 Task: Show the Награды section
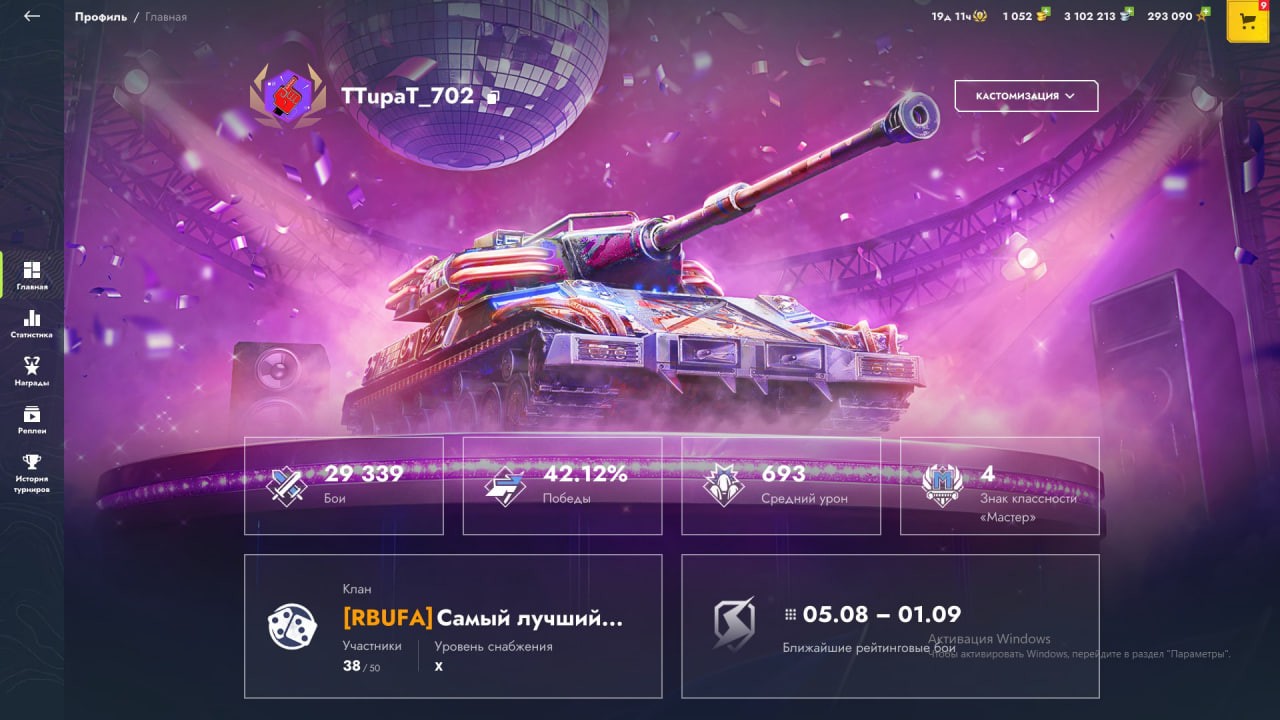pyautogui.click(x=32, y=371)
